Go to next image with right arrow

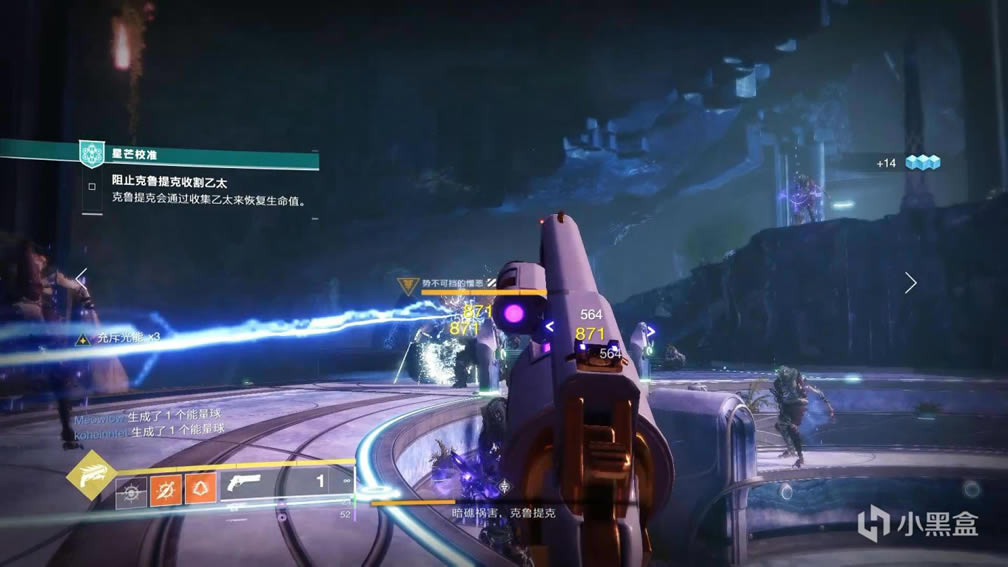[x=910, y=283]
